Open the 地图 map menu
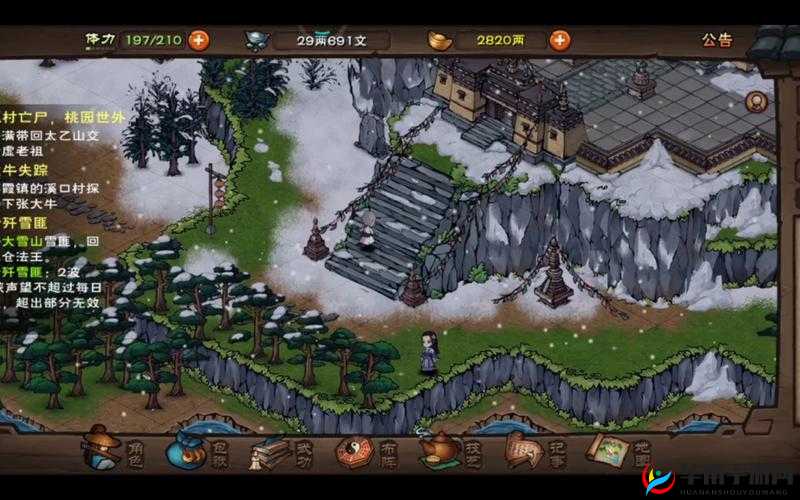The image size is (800, 500). point(613,450)
